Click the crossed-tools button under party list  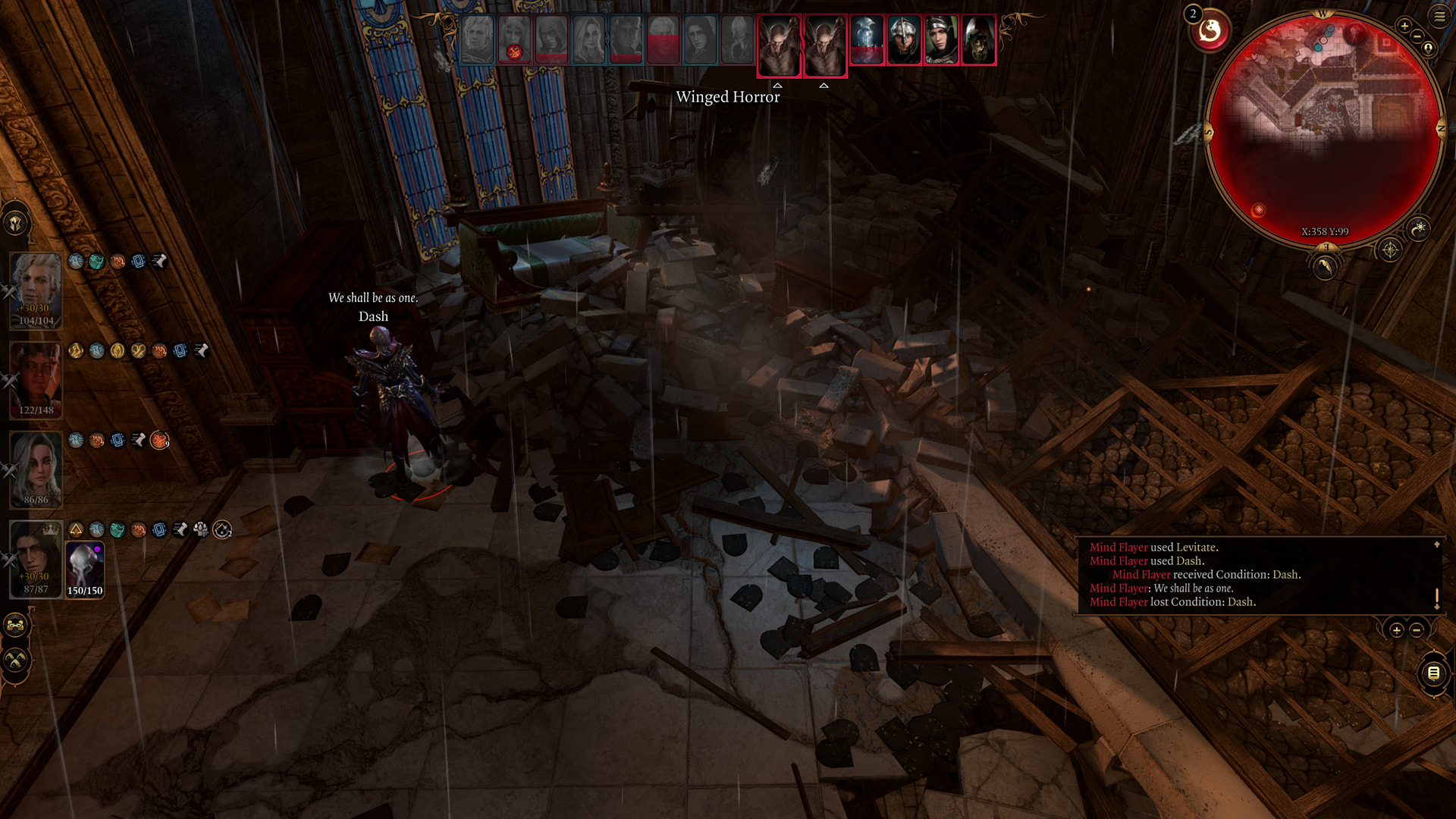click(15, 661)
